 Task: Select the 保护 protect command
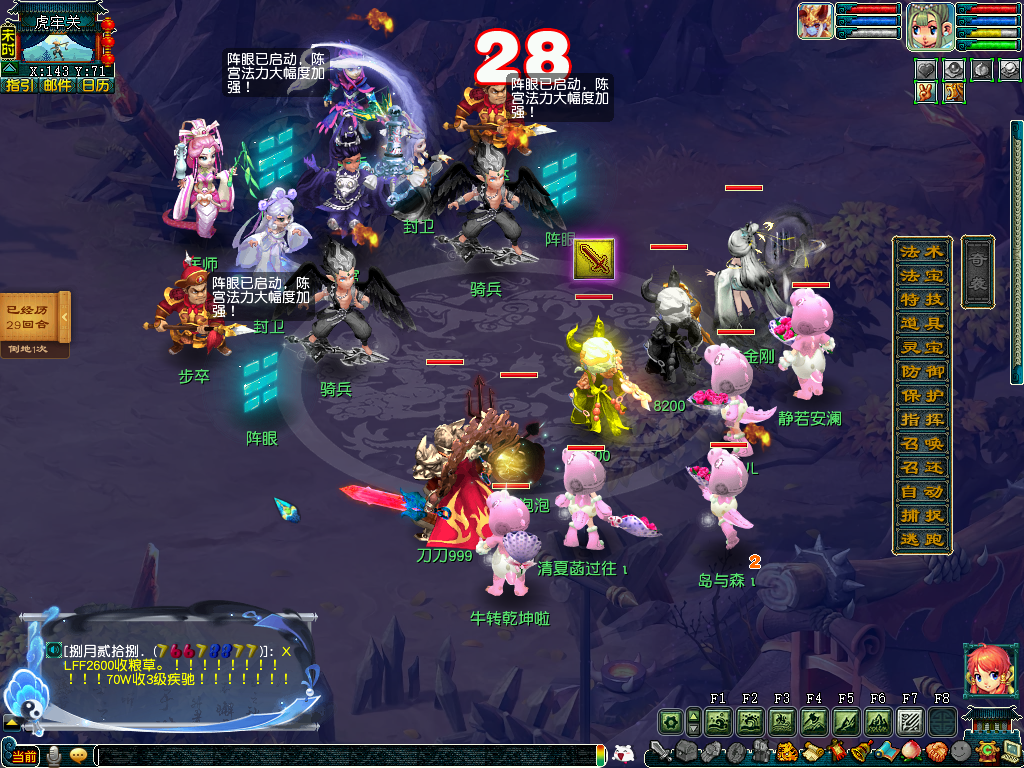(x=920, y=395)
